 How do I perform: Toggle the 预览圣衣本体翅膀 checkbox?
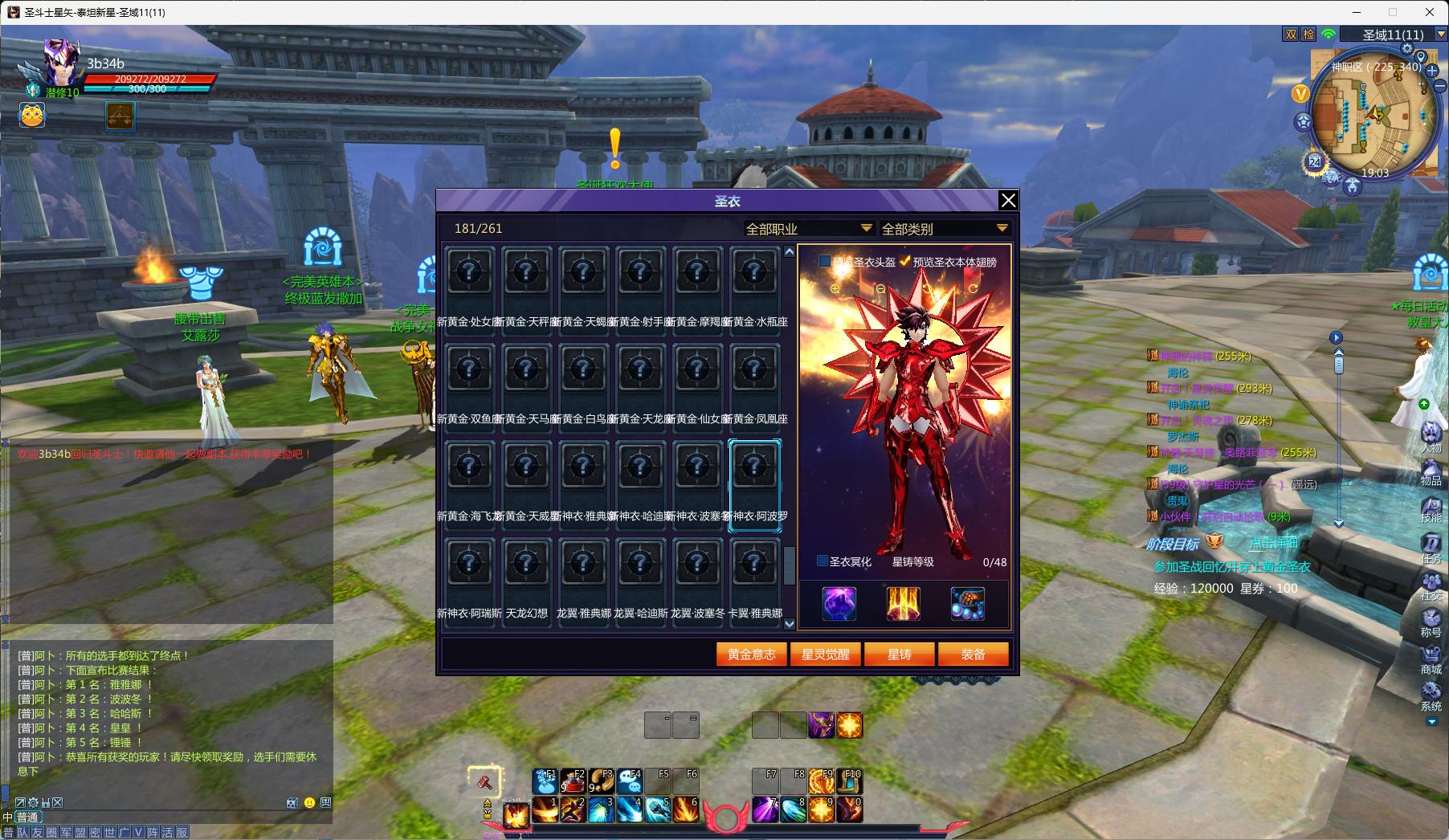point(905,262)
